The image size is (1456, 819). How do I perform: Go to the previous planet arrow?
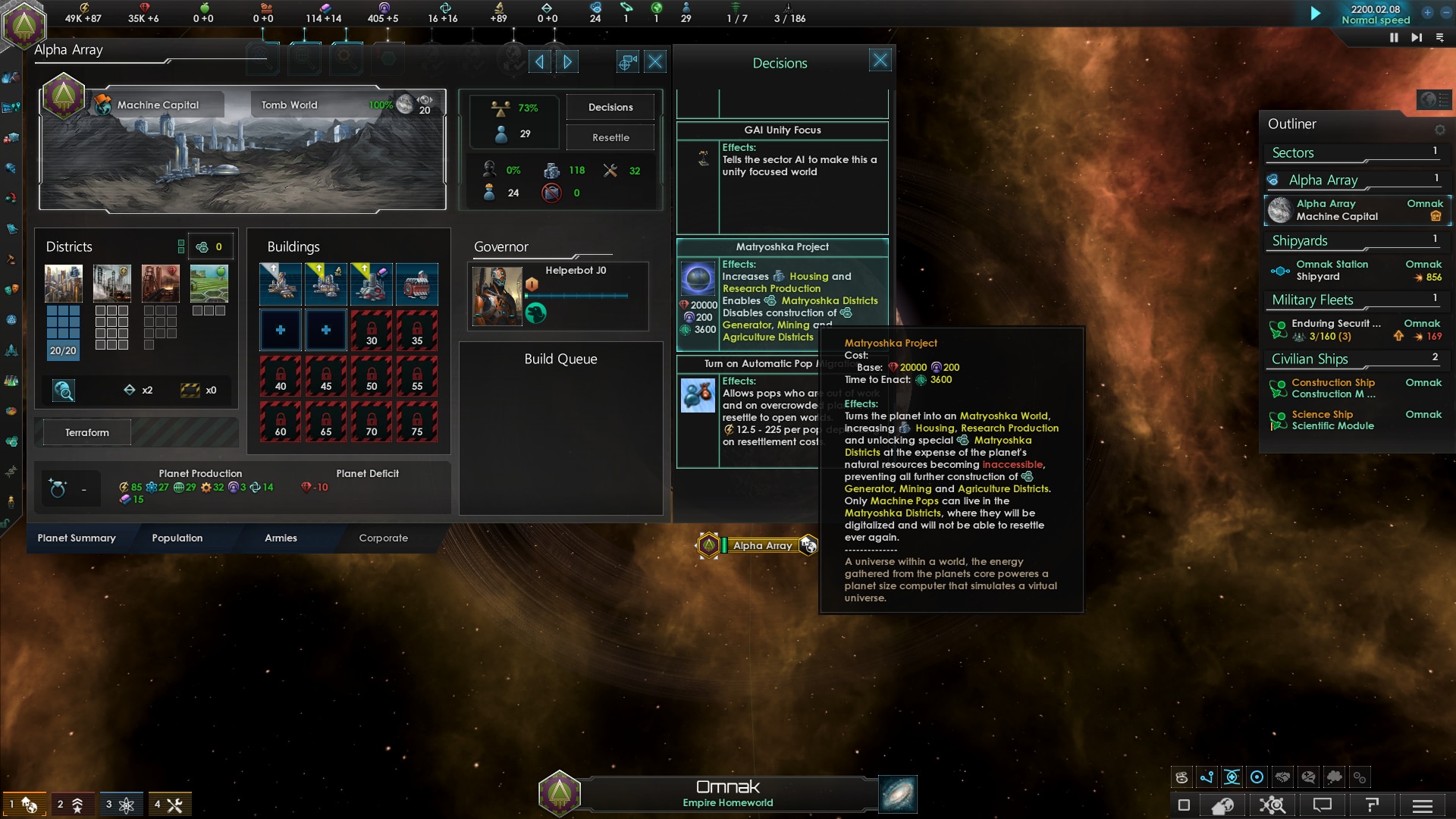click(539, 62)
